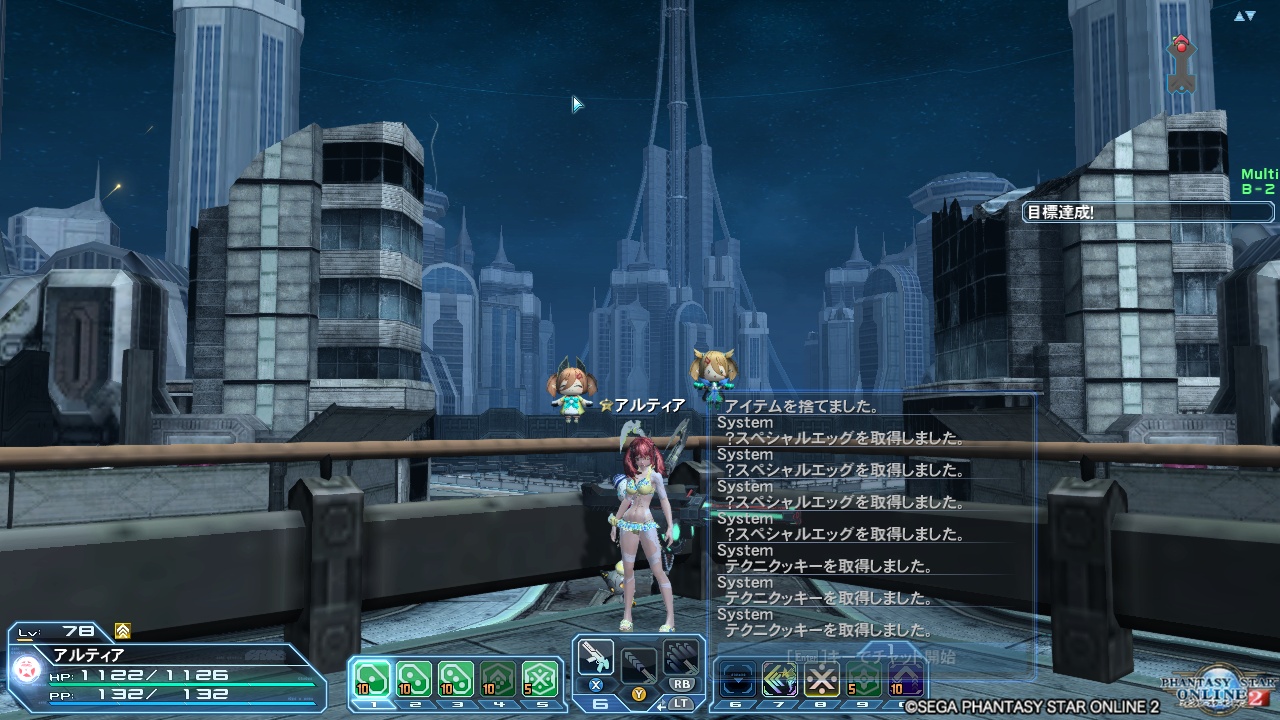Screen dimensions: 1280x720
Task: Activate the purple up-chevron skill in slot 0
Action: (906, 680)
